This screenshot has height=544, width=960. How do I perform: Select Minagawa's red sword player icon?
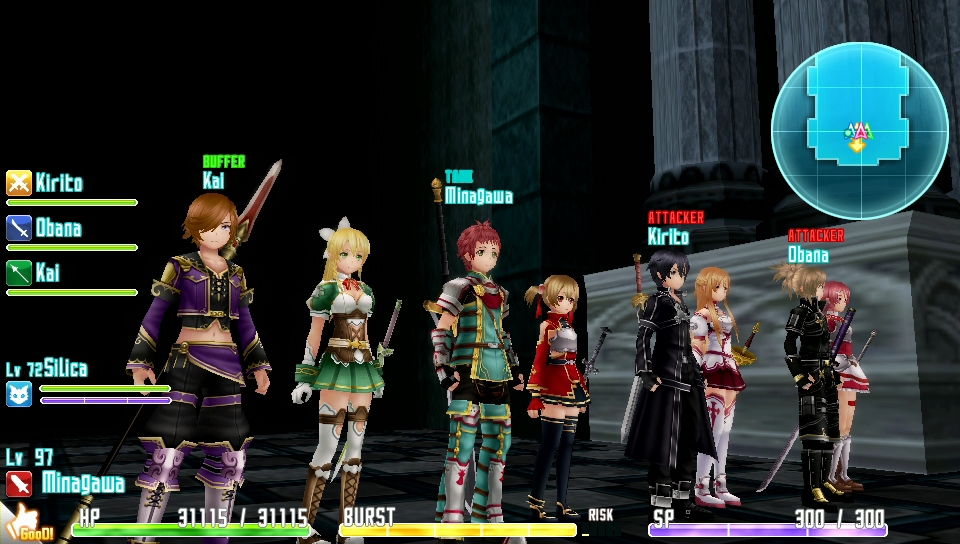pyautogui.click(x=19, y=485)
